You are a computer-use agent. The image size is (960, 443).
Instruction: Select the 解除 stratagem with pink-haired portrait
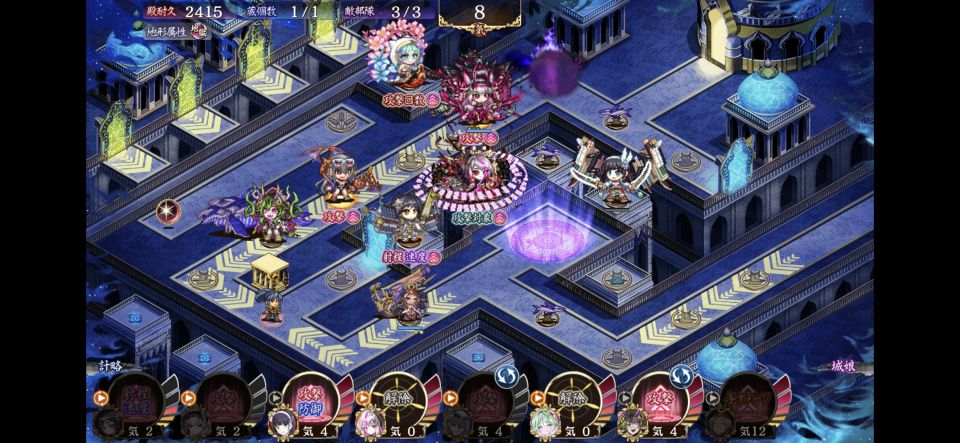(393, 401)
